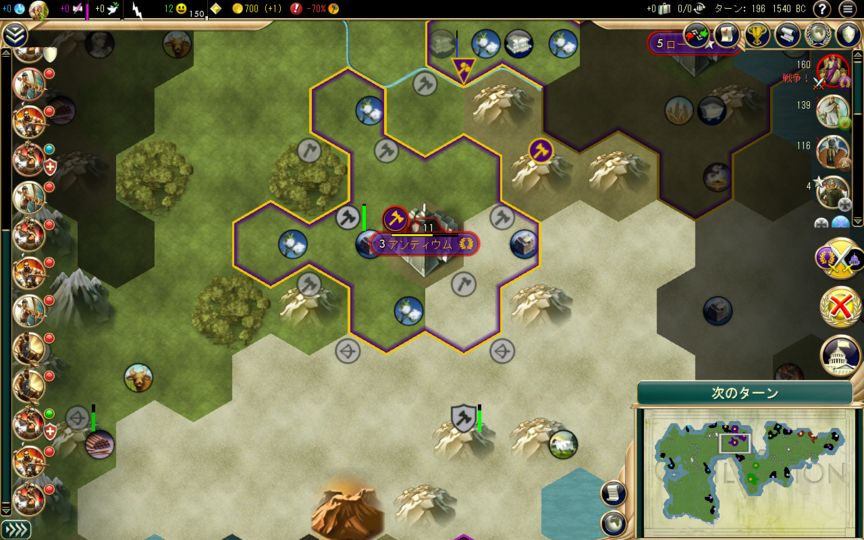Viewport: 864px width, 540px height.
Task: Open the social policies scroll icon
Action: click(x=787, y=36)
